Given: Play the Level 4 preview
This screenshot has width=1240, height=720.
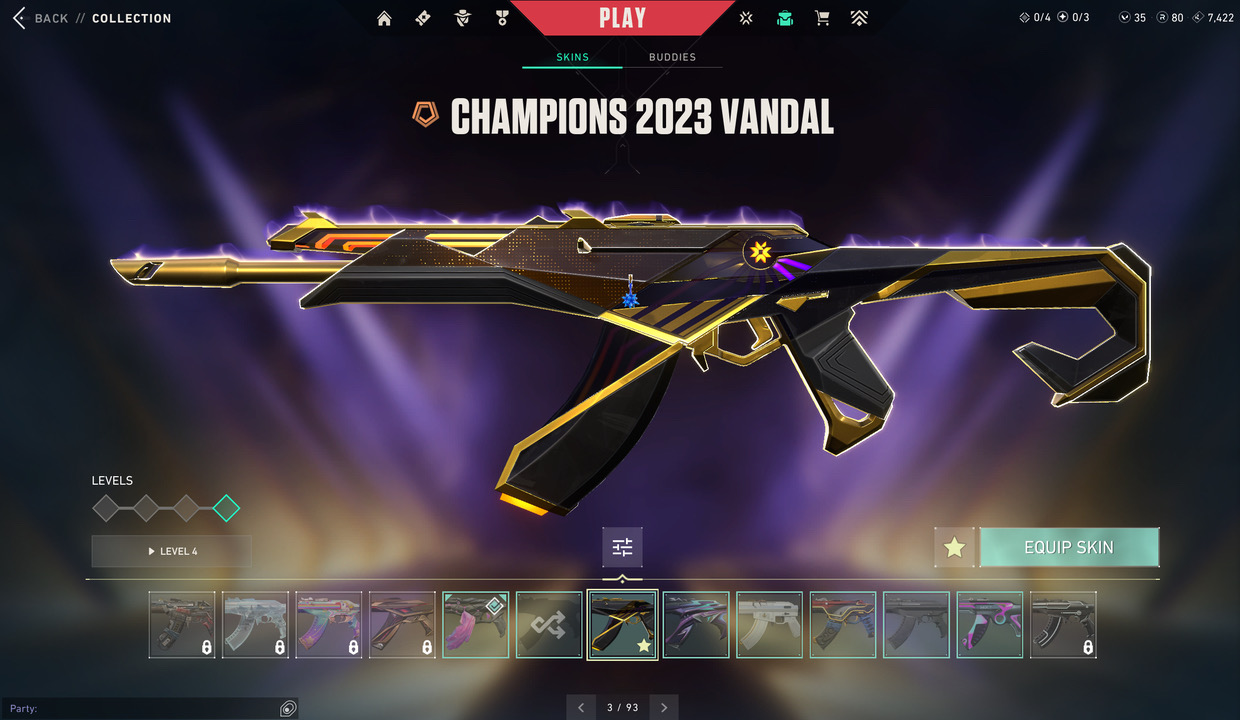Looking at the screenshot, I should pos(171,551).
